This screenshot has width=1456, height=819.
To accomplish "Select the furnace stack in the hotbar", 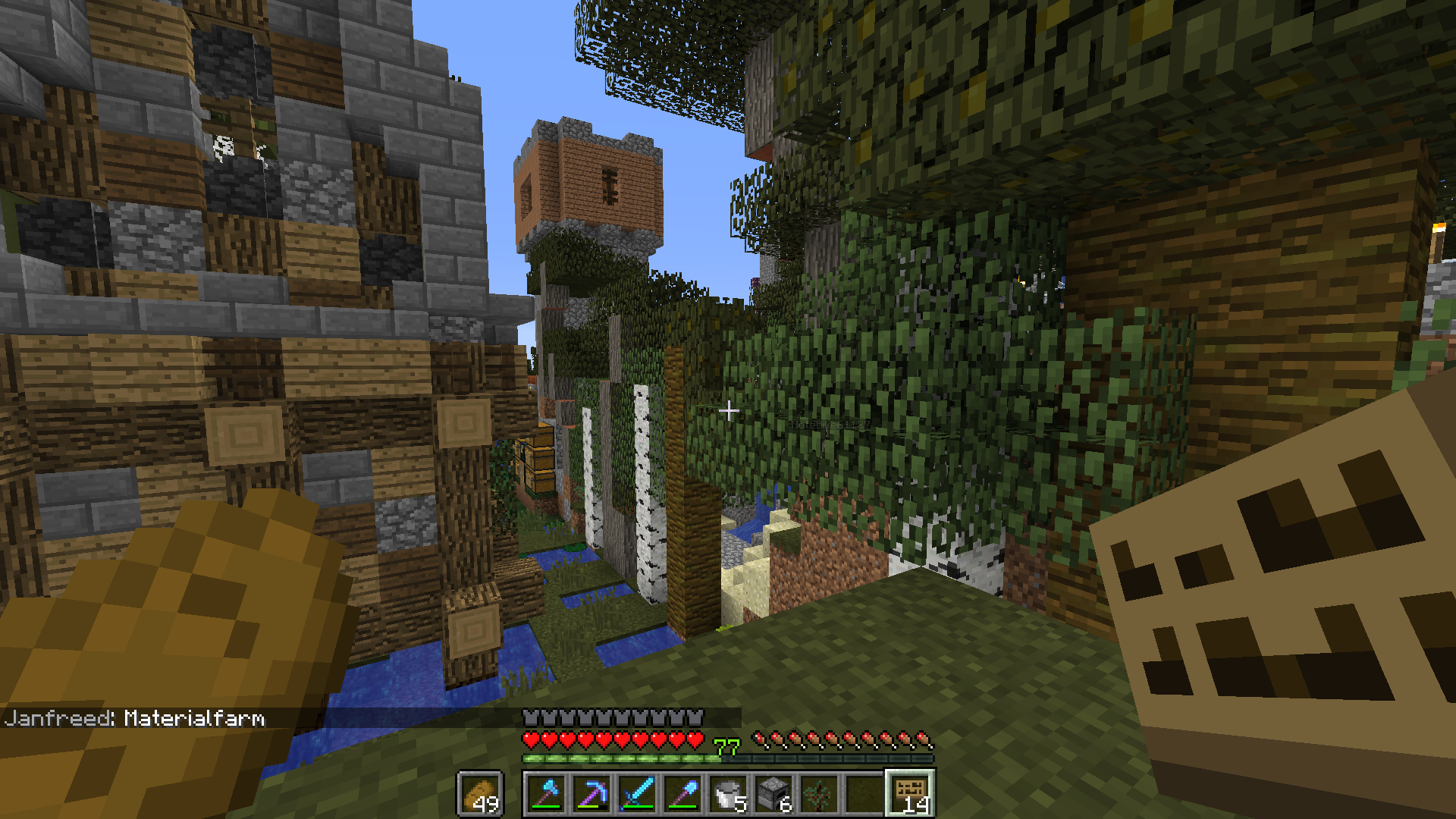I will (x=774, y=794).
